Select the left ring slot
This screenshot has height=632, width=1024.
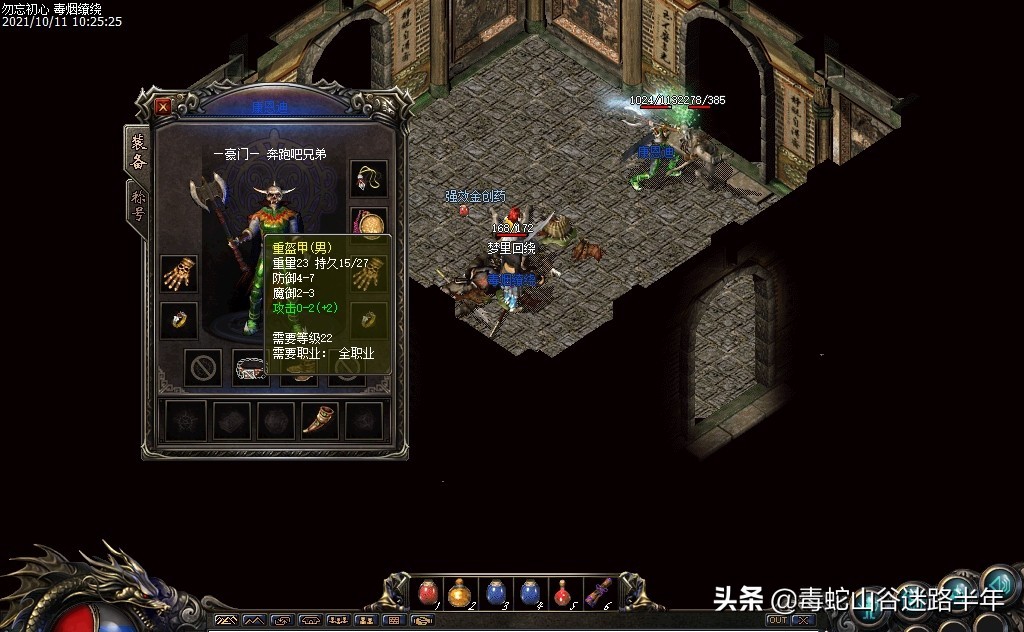(x=179, y=320)
